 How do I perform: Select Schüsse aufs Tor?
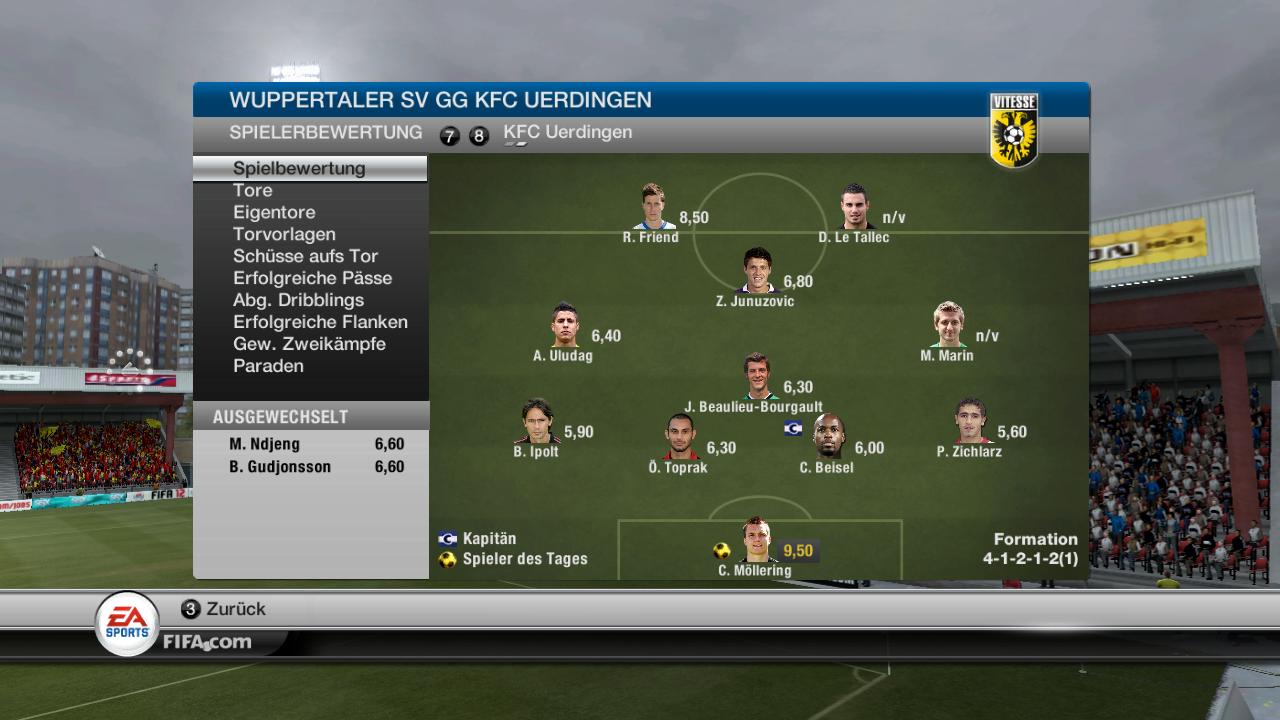point(305,256)
